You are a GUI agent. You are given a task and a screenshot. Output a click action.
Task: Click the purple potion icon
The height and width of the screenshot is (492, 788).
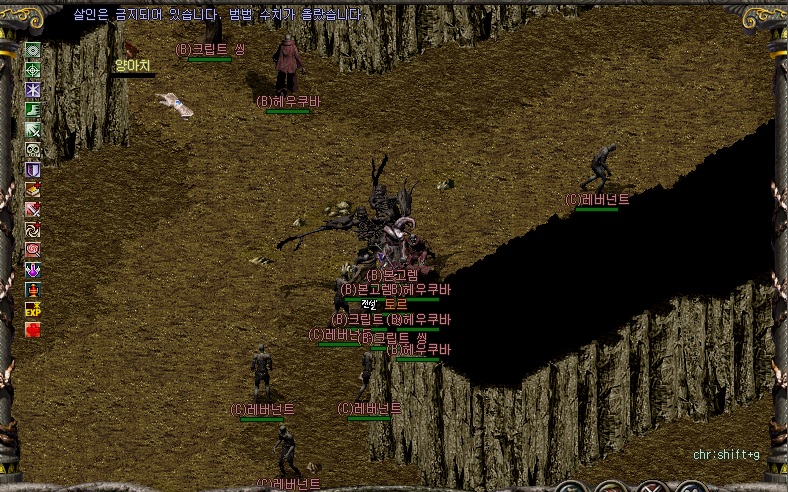coord(33,269)
